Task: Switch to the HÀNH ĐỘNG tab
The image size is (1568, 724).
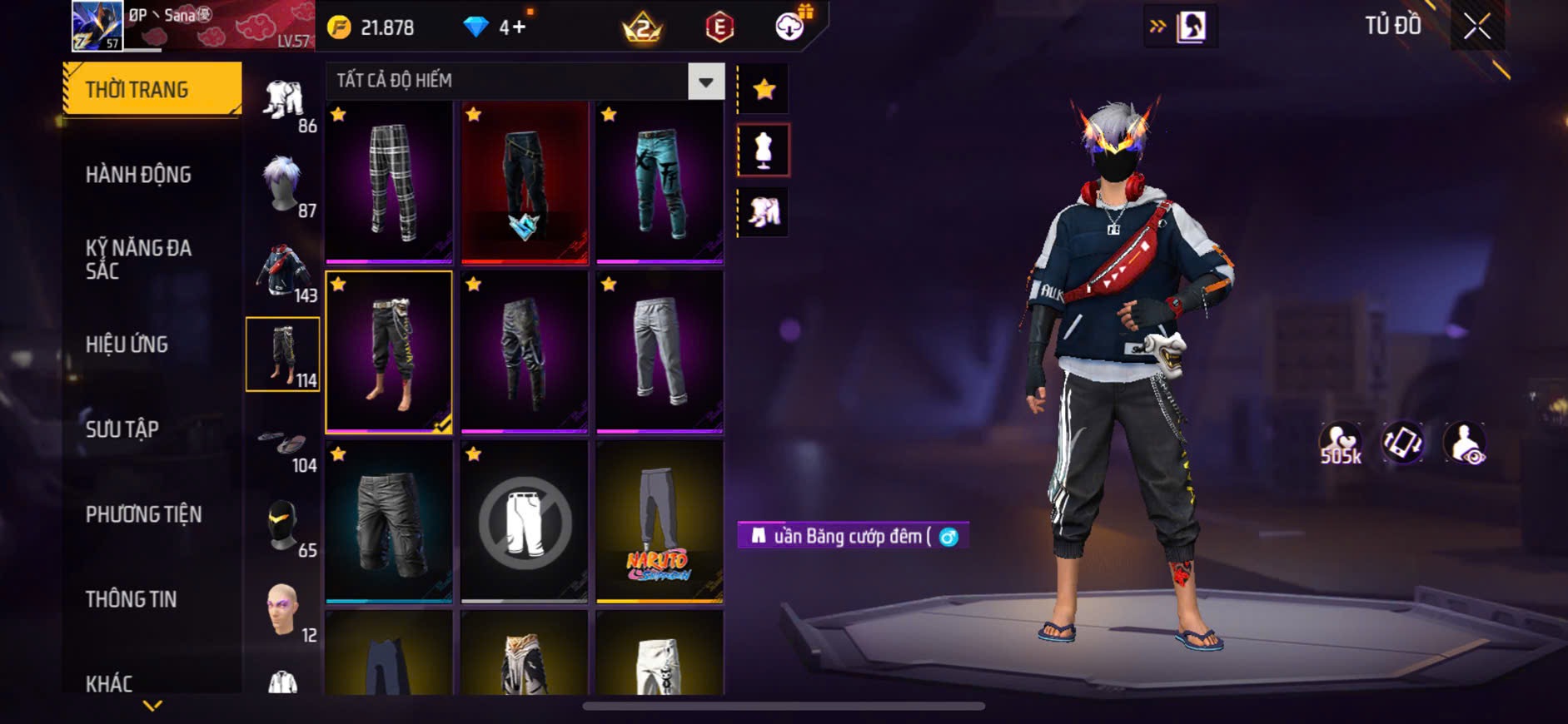Action: point(138,175)
